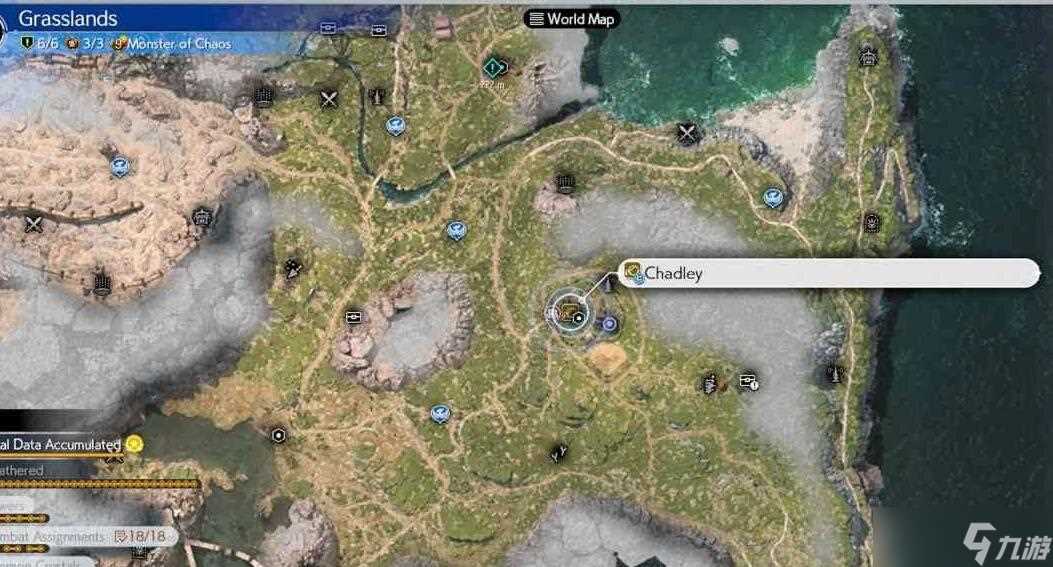Select the purple circular marker beside Chadley
This screenshot has height=567, width=1053.
[x=609, y=323]
